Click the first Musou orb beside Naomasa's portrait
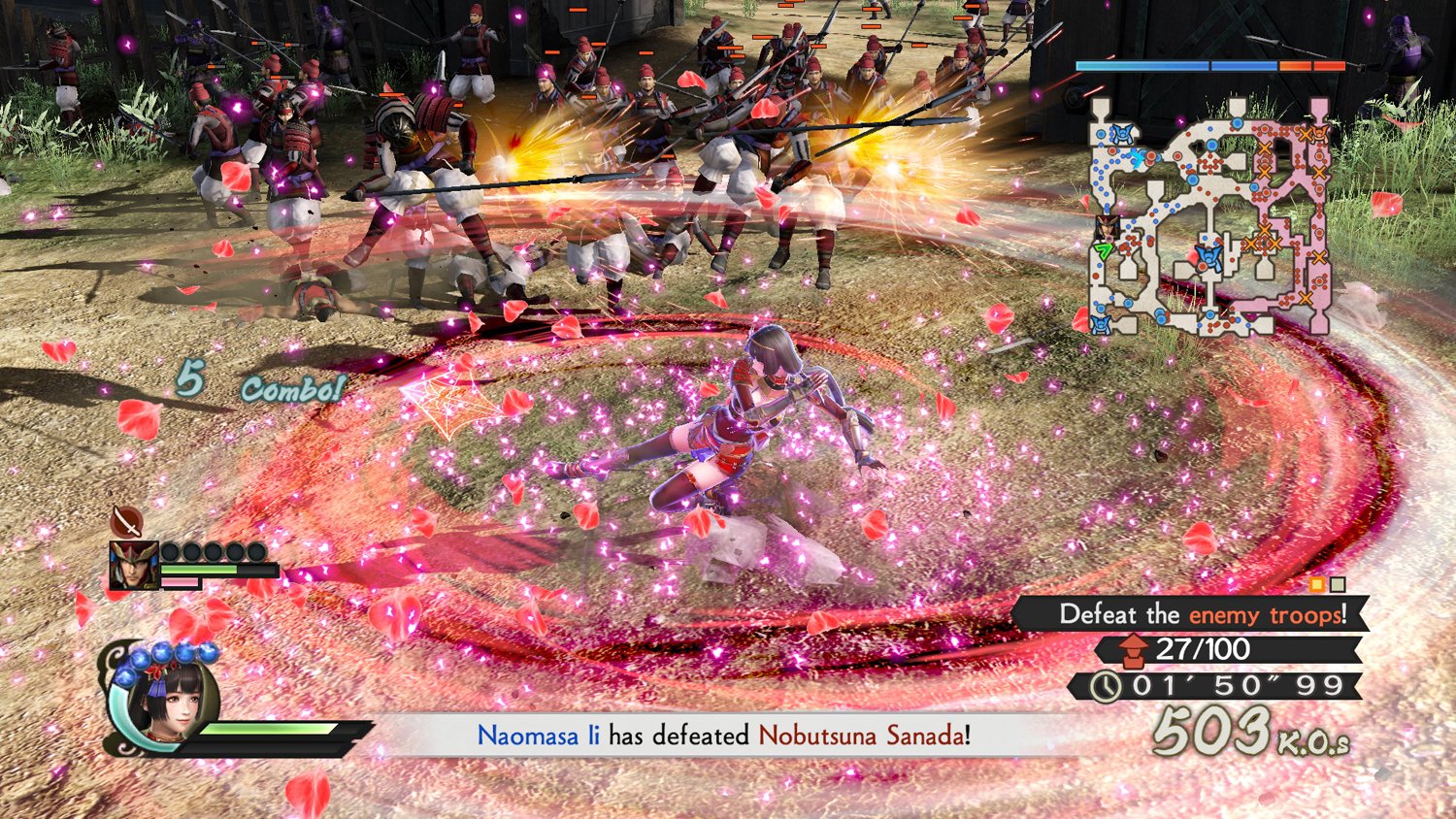The image size is (1456, 819). point(172,550)
